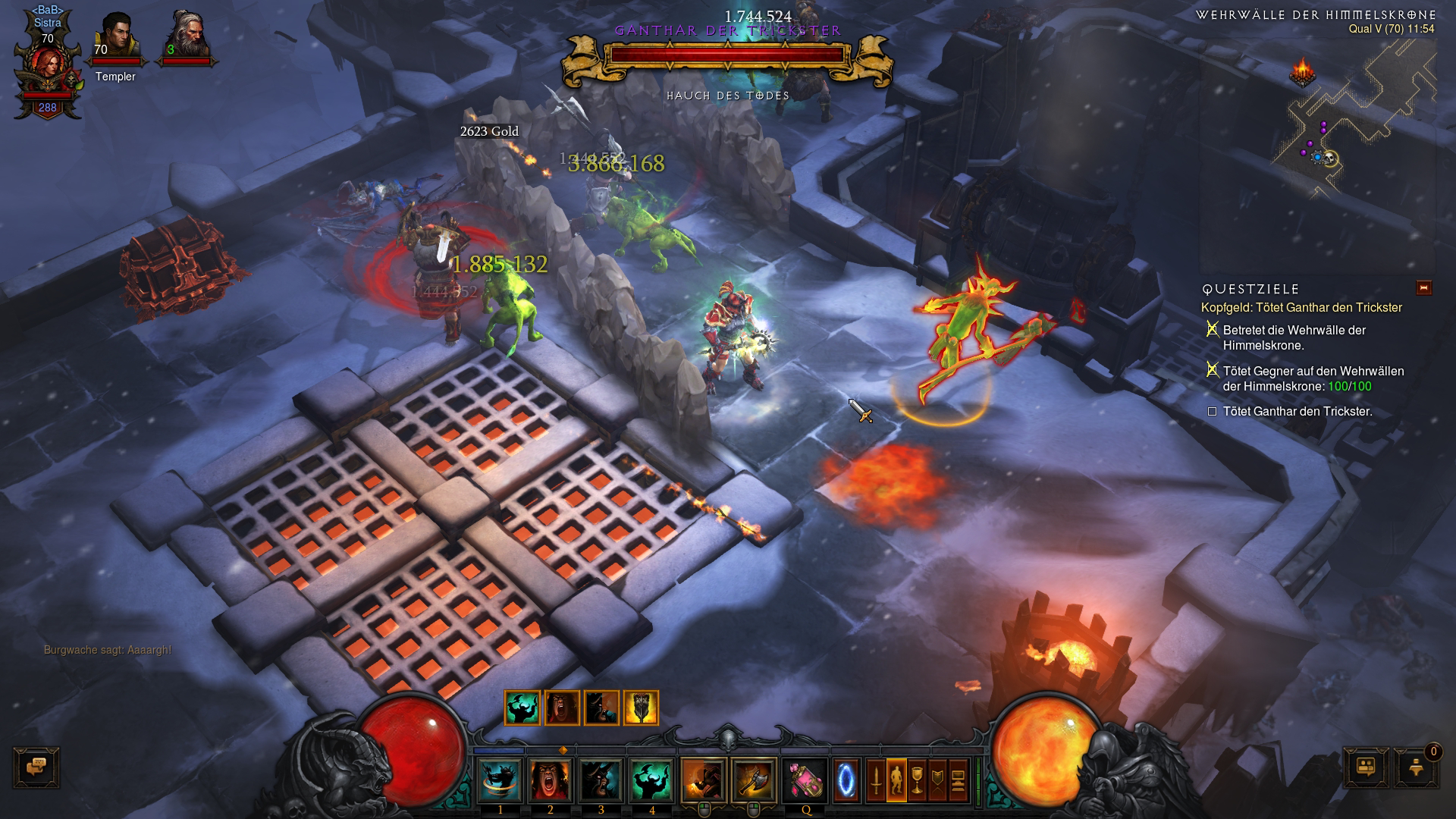Screen dimensions: 1456x819
Task: Open the chat speech-bubble button
Action: [x=36, y=767]
